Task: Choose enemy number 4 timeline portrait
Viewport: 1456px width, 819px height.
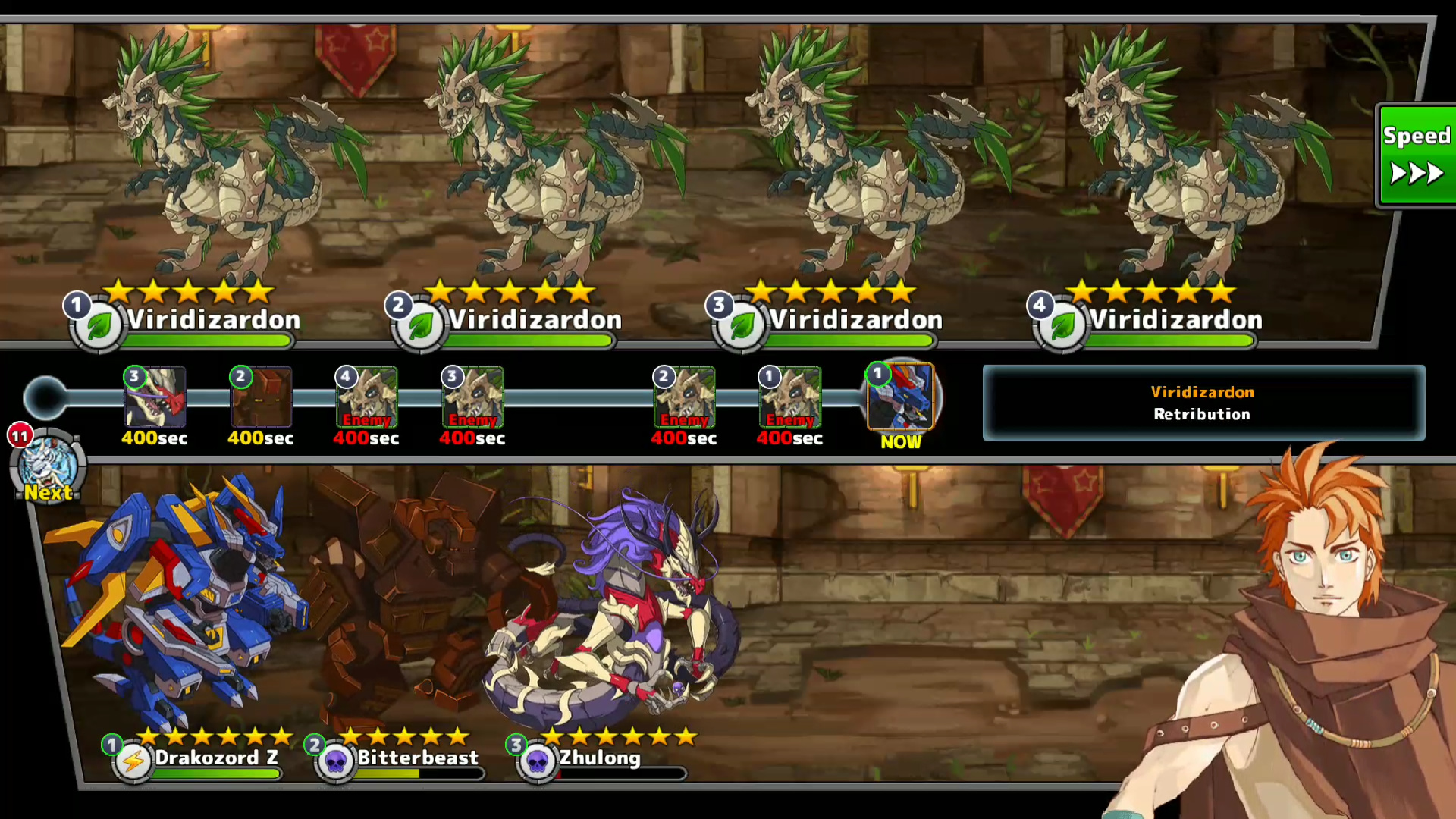Action: [366, 397]
